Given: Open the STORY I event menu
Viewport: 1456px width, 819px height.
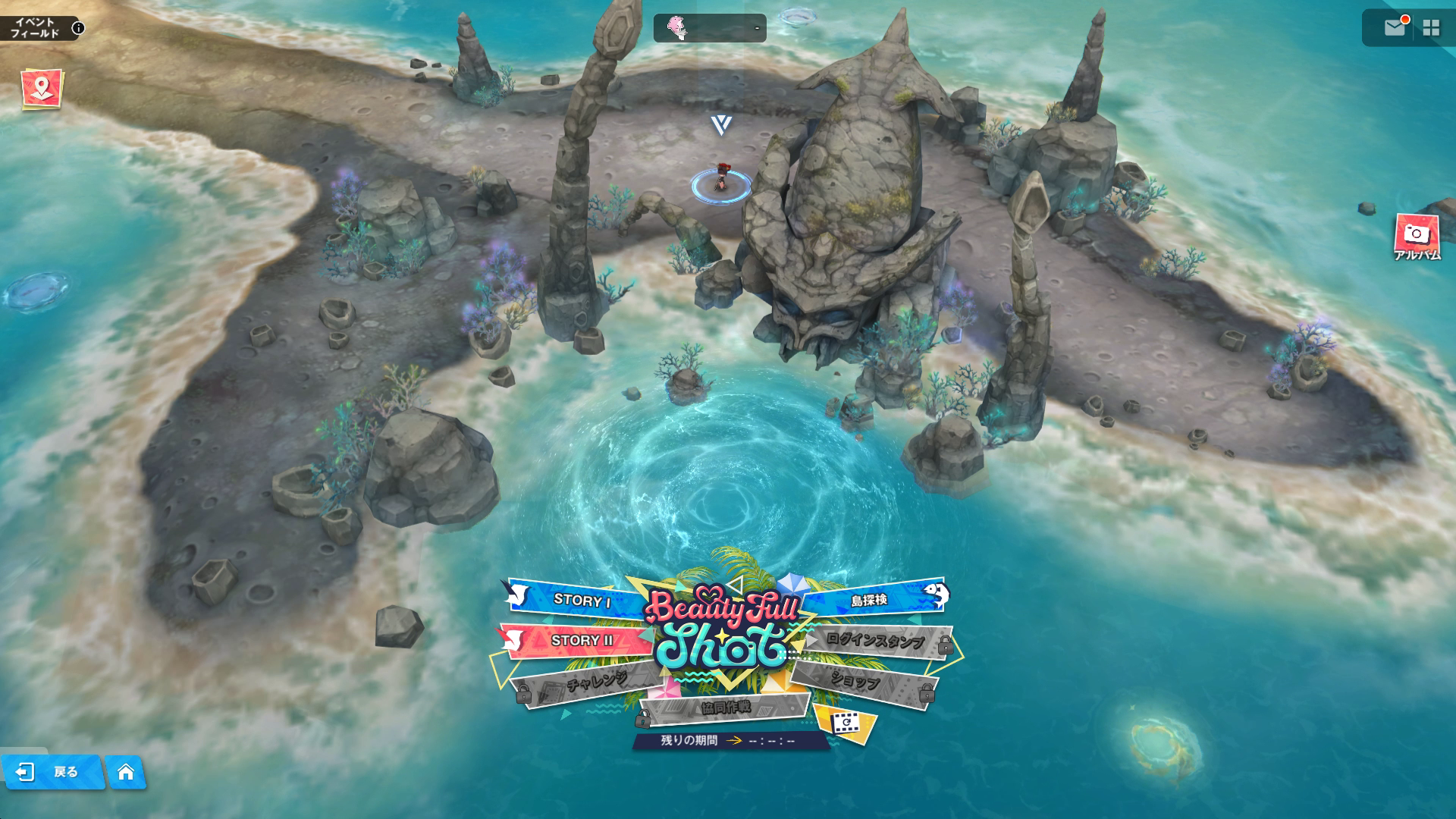Looking at the screenshot, I should coord(581,600).
